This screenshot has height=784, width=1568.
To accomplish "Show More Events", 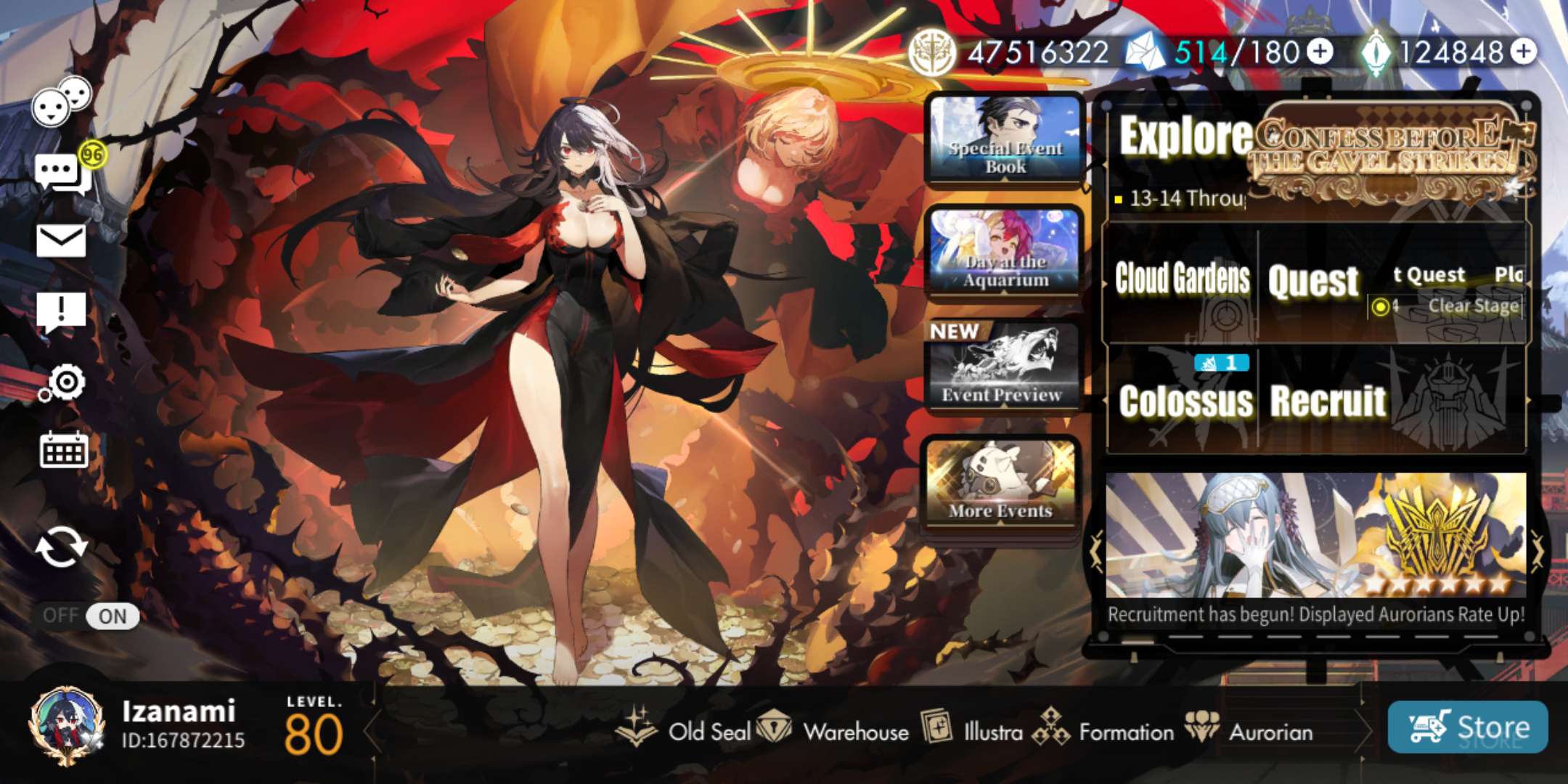I will [1000, 482].
